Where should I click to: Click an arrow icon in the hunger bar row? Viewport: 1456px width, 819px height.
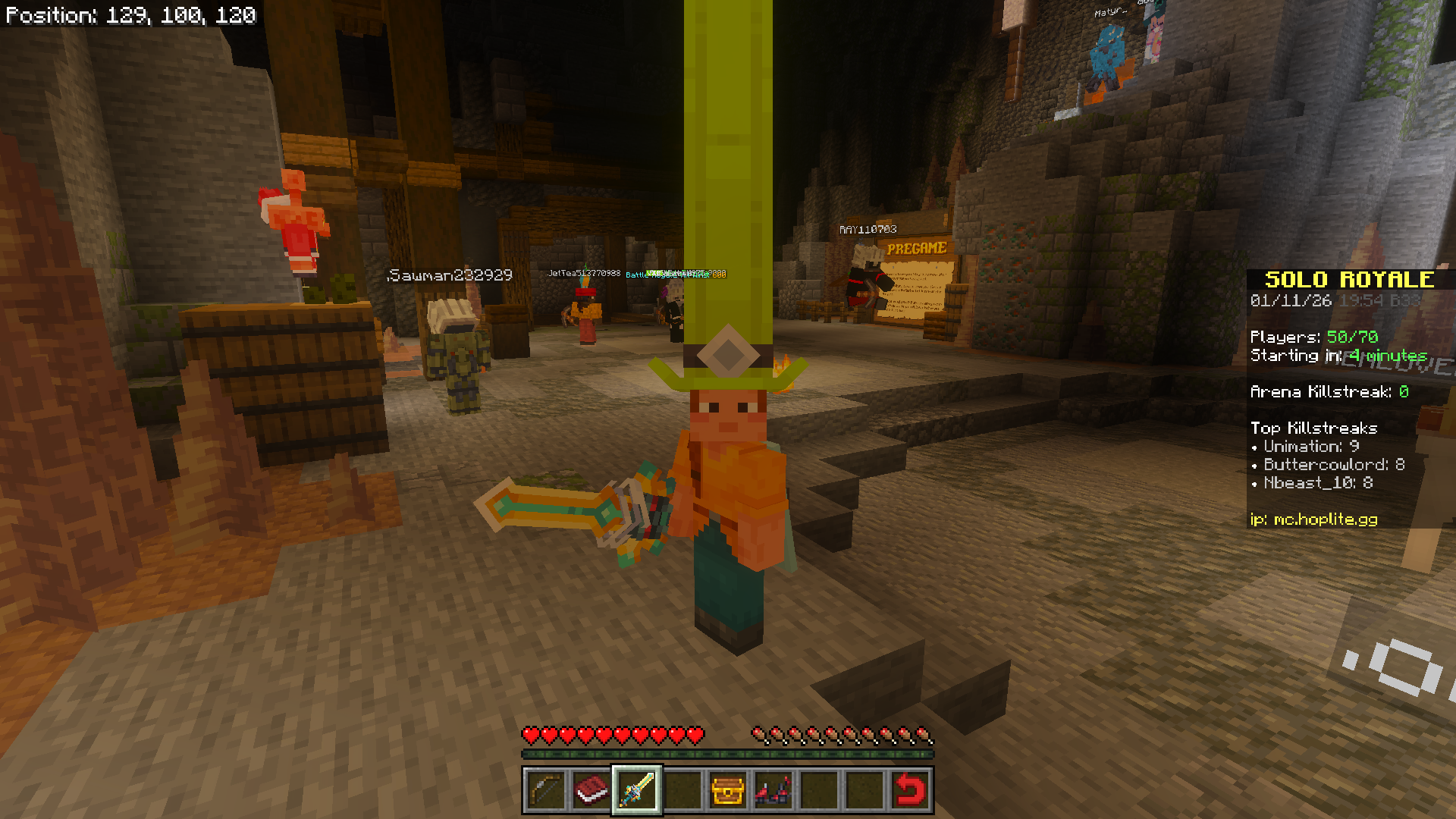pyautogui.click(x=758, y=736)
